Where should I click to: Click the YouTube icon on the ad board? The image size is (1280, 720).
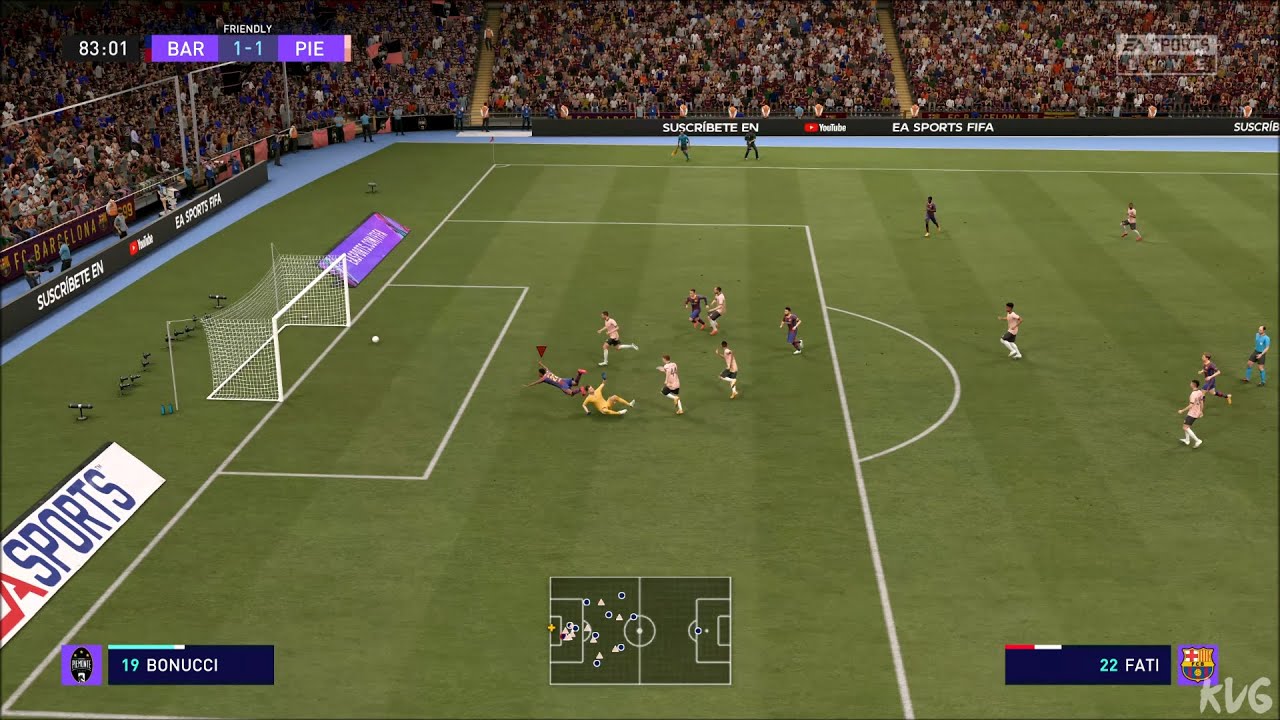point(812,128)
